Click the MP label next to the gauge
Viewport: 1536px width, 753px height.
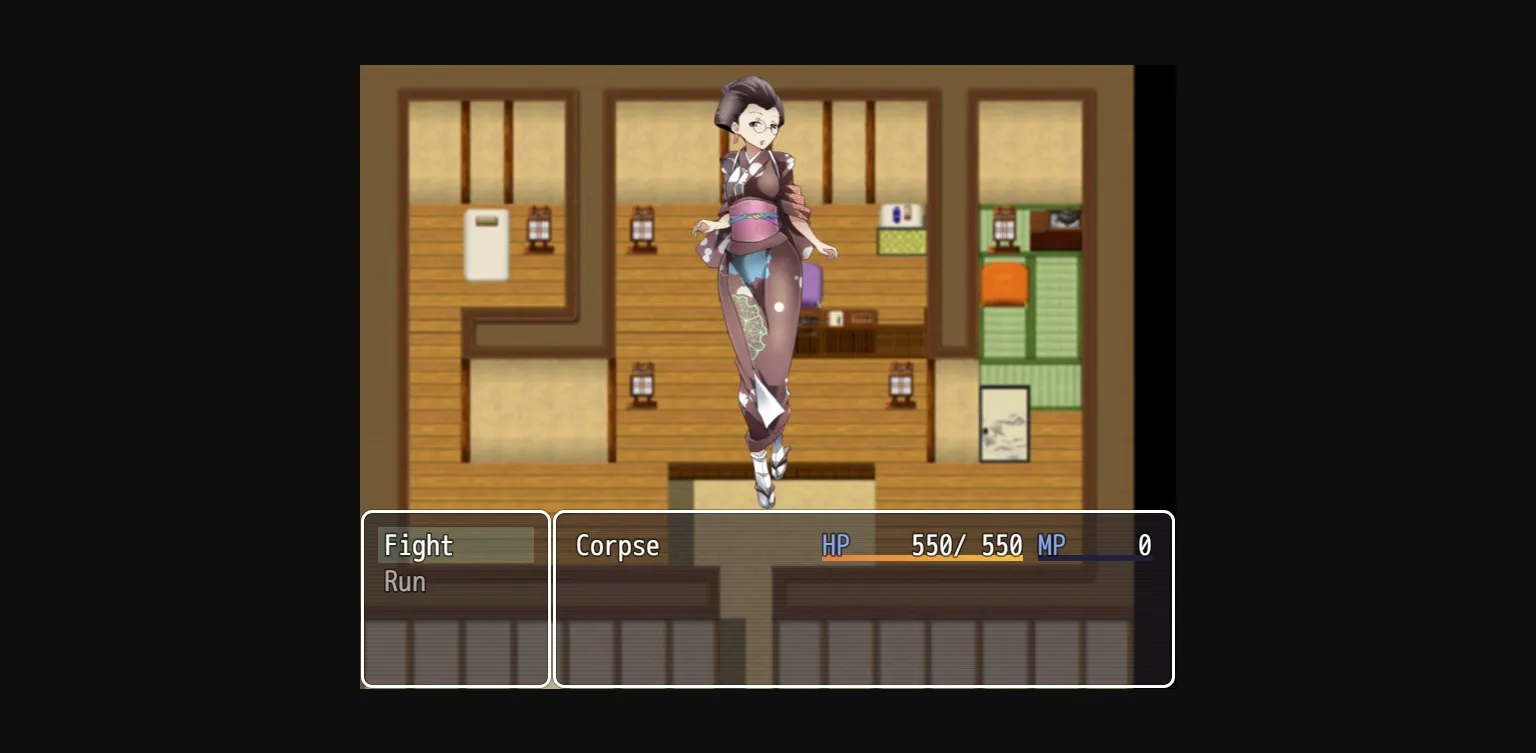tap(1051, 545)
